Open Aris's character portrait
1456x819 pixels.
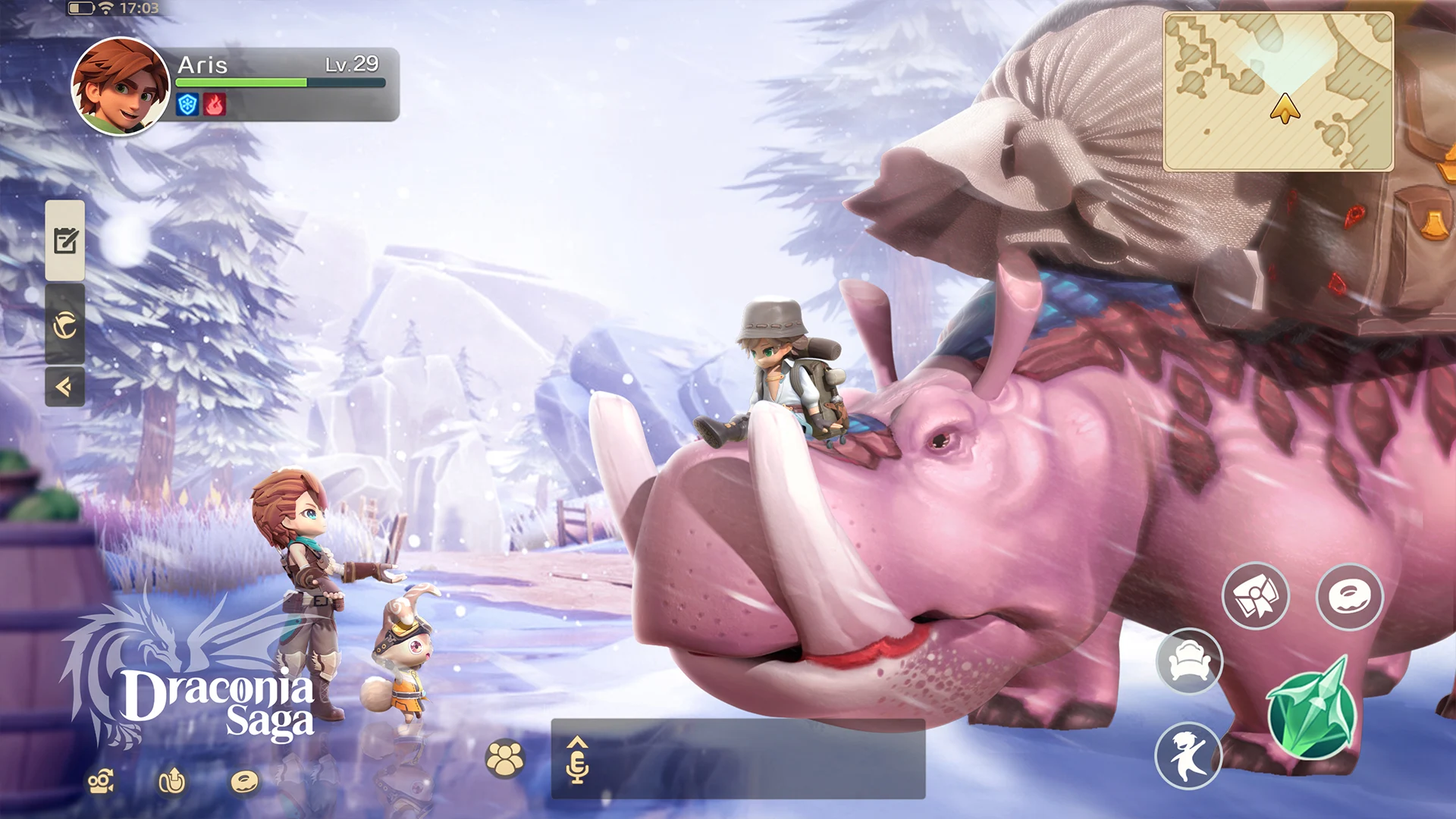(120, 86)
